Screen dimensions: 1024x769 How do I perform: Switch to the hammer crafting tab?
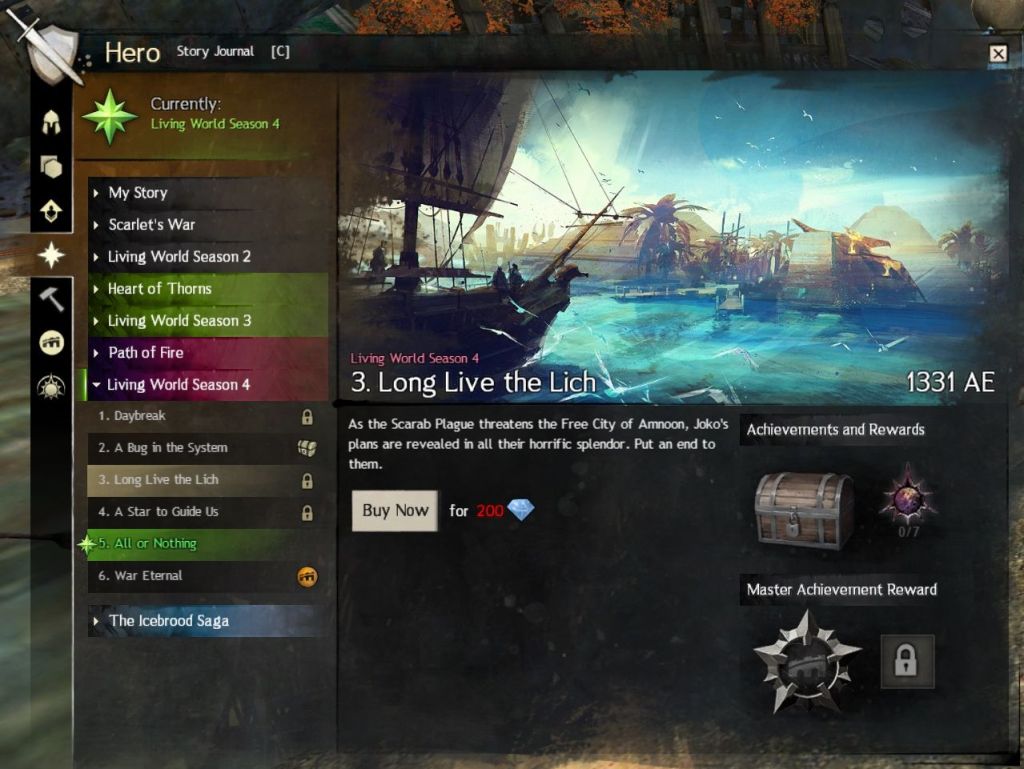click(x=51, y=298)
